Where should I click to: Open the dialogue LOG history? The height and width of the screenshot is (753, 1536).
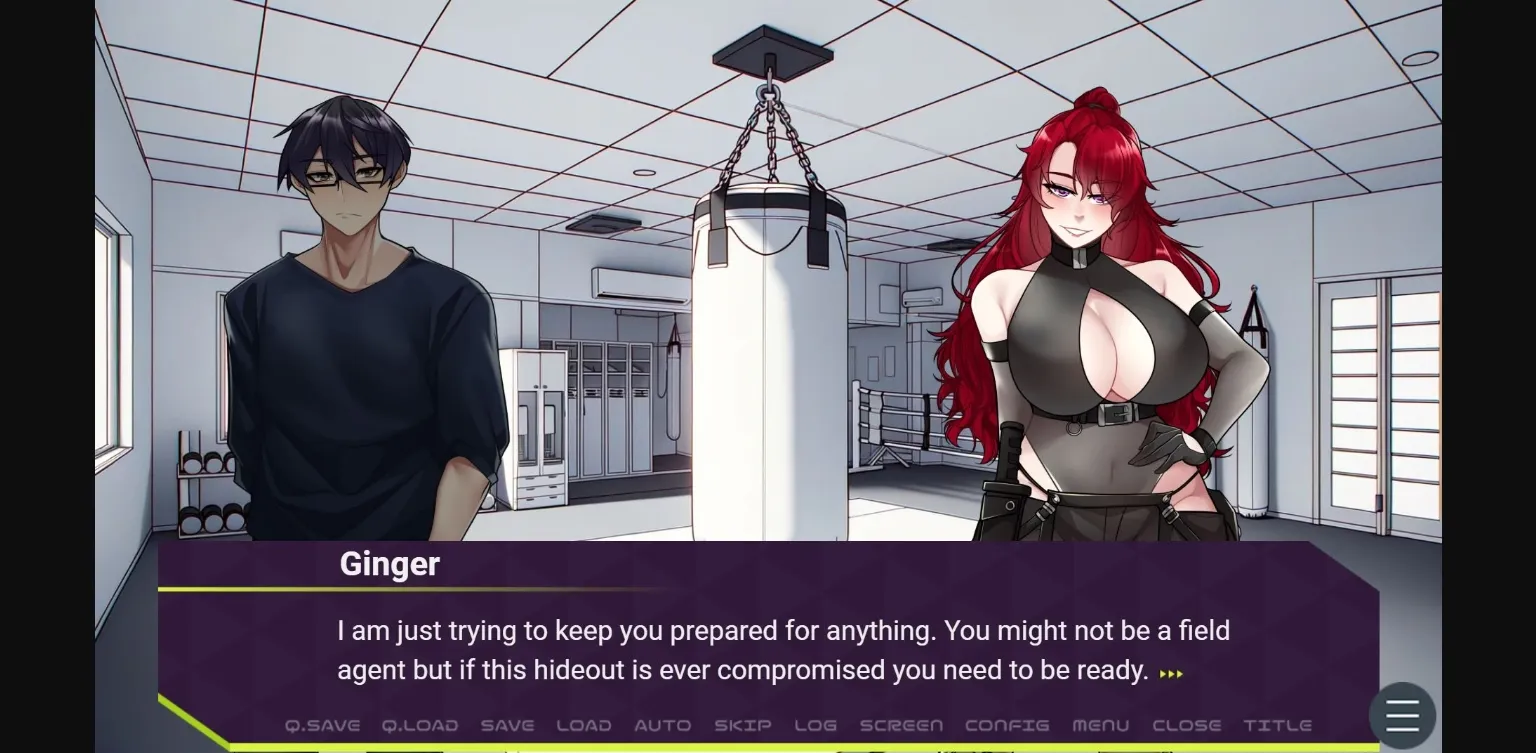click(x=815, y=725)
